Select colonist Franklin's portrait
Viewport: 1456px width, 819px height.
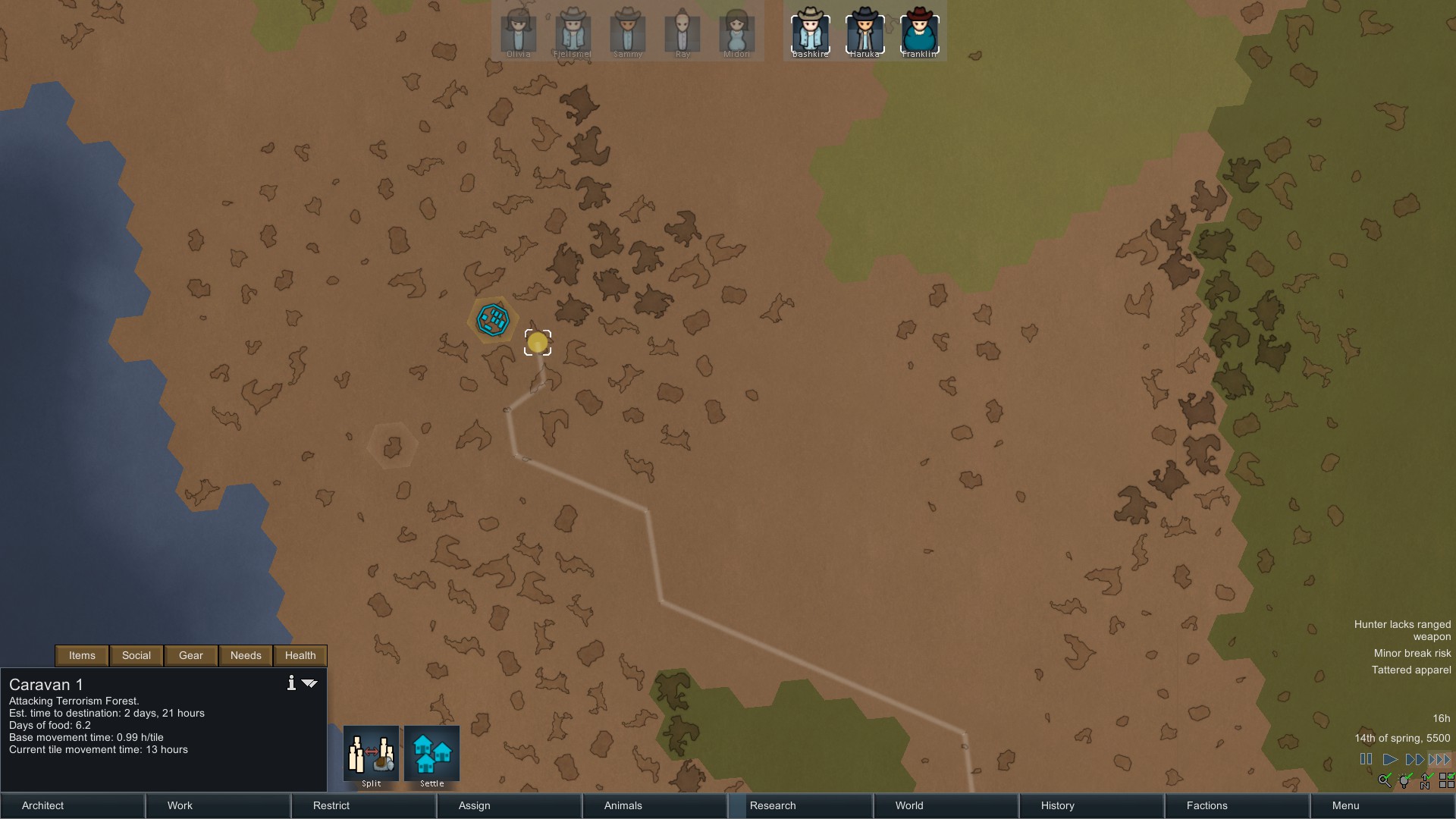(919, 33)
